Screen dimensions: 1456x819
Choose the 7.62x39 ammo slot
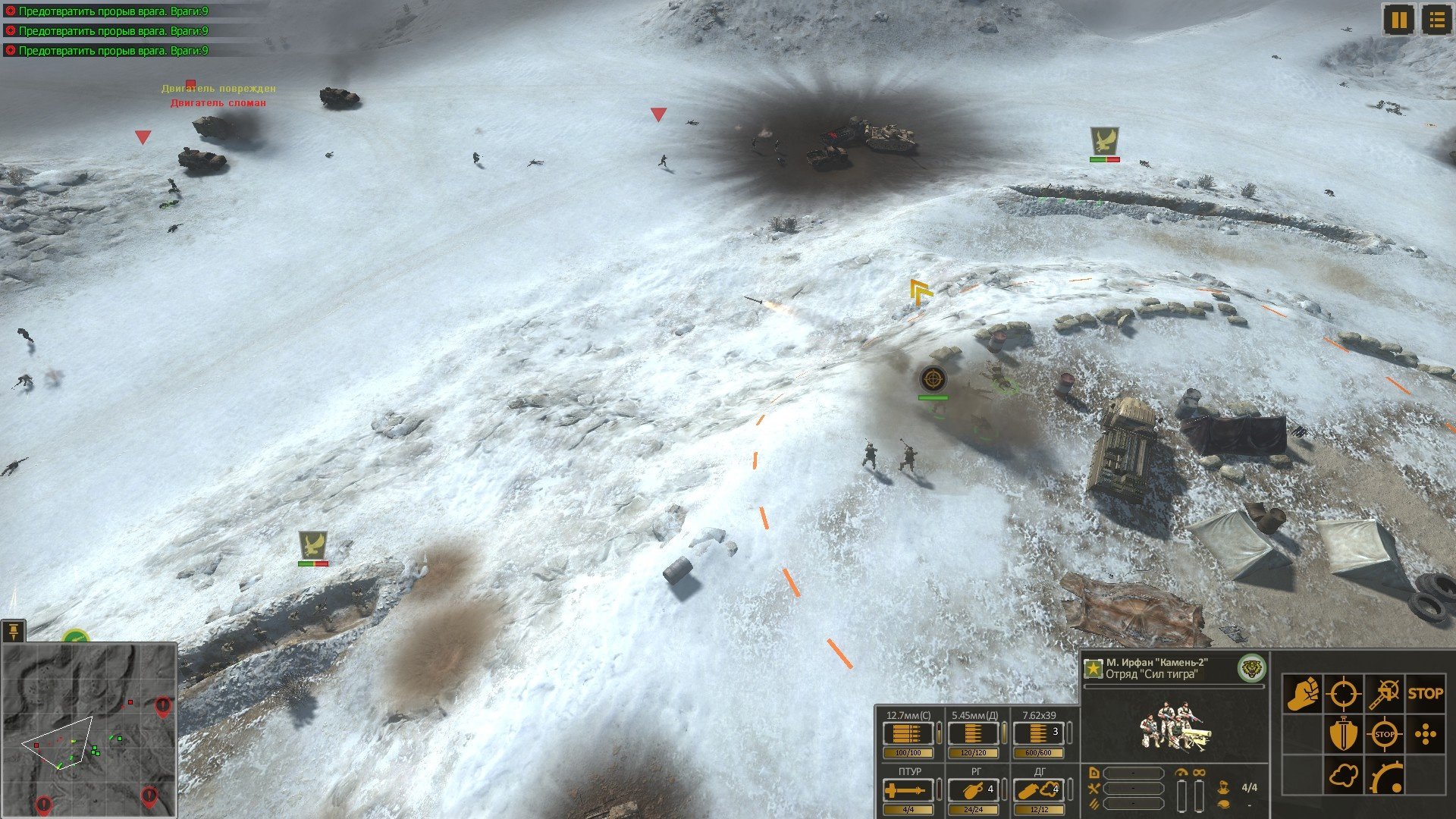[x=1039, y=734]
